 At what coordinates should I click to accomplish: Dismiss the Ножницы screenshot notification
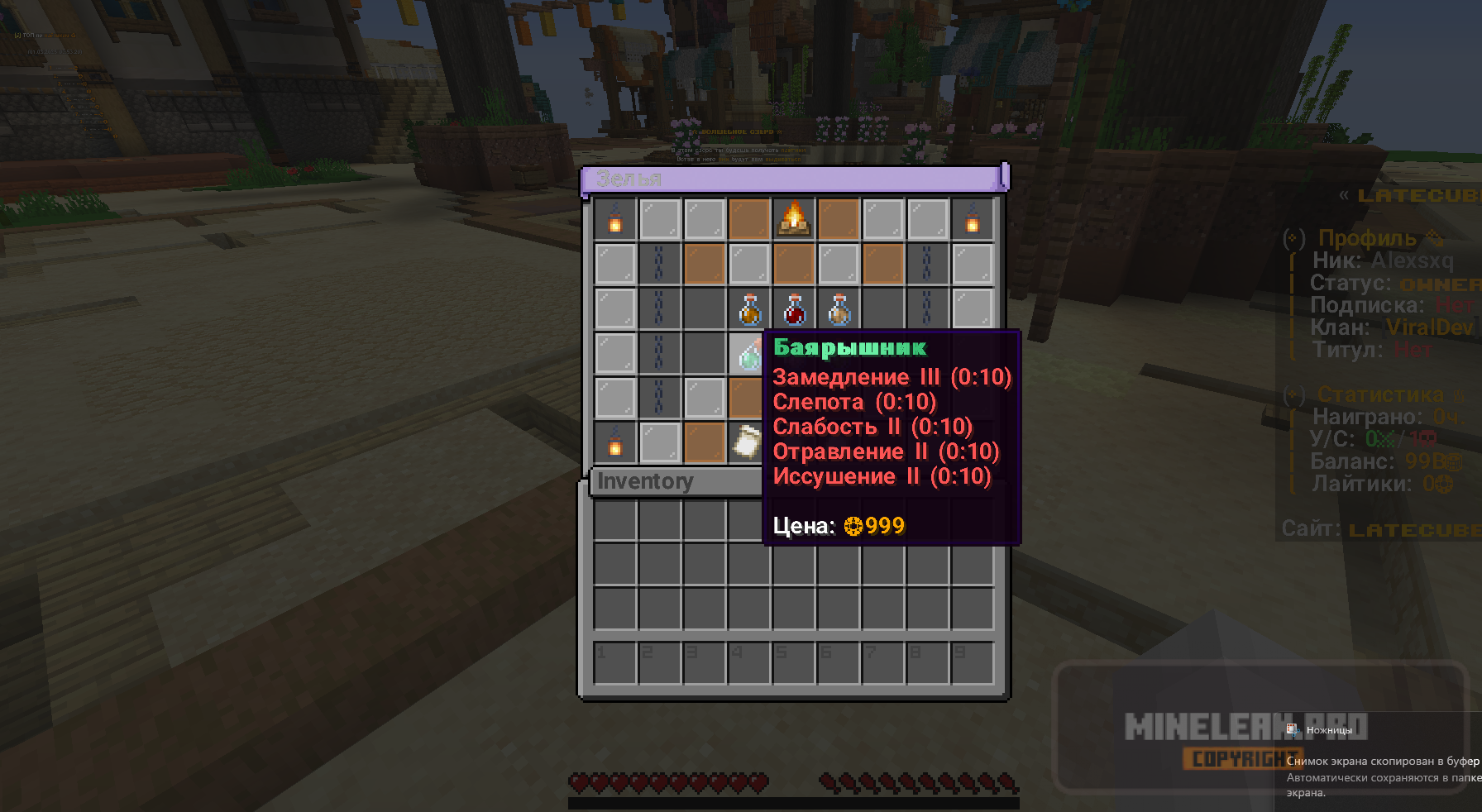tap(1383, 761)
